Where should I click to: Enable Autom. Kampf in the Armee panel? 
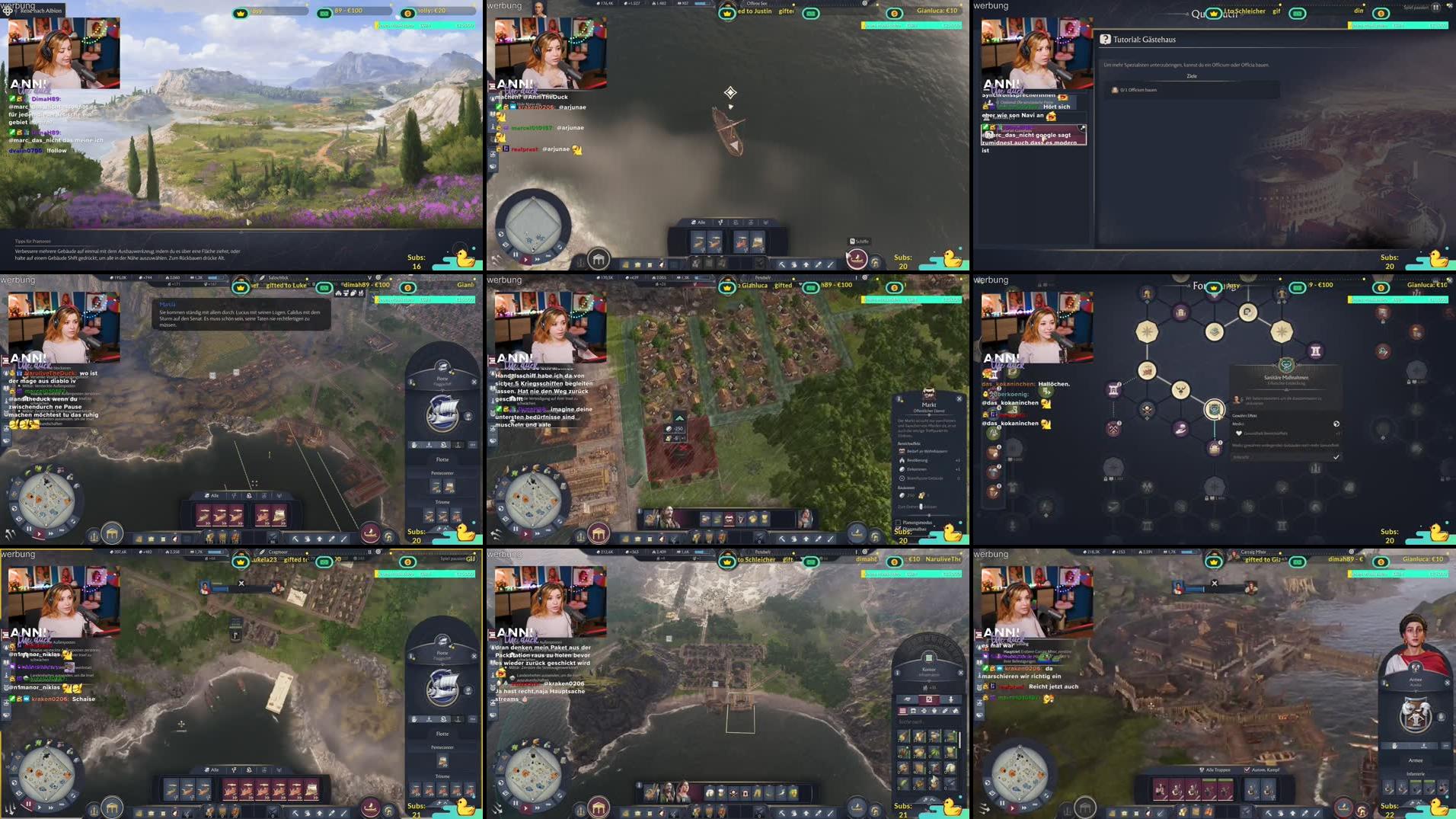point(1247,770)
